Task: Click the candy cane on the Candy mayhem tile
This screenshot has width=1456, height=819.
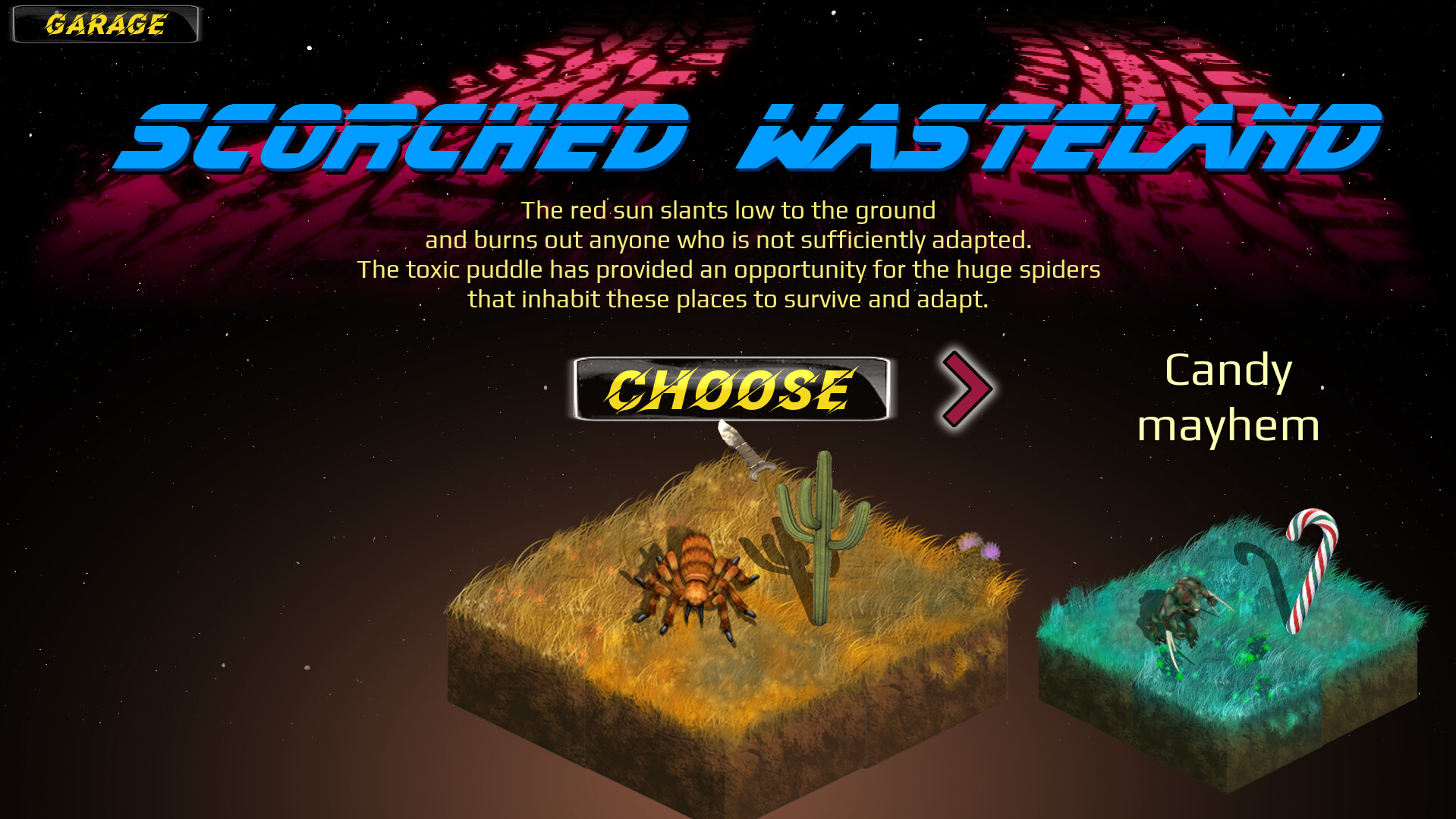Action: [1313, 569]
